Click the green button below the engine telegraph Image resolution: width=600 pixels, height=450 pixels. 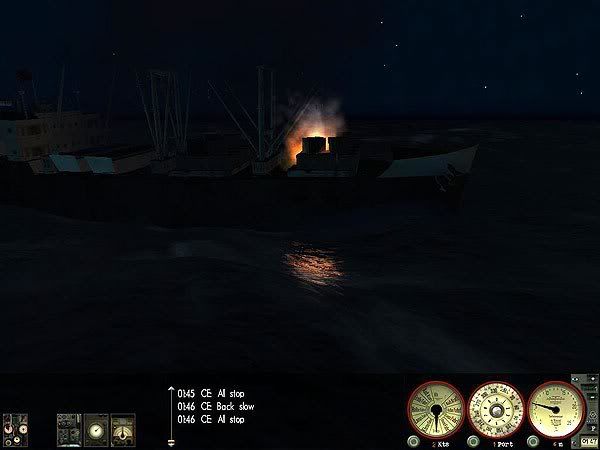coord(412,440)
